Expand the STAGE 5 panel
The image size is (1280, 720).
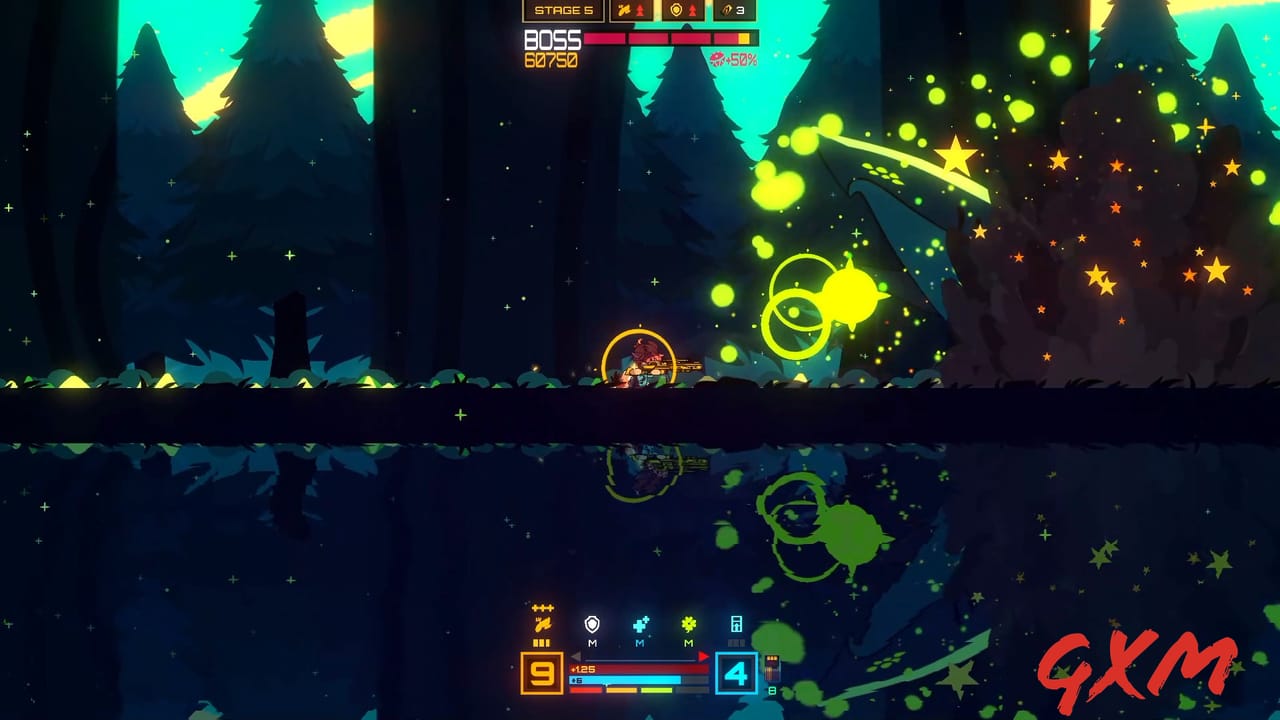564,10
